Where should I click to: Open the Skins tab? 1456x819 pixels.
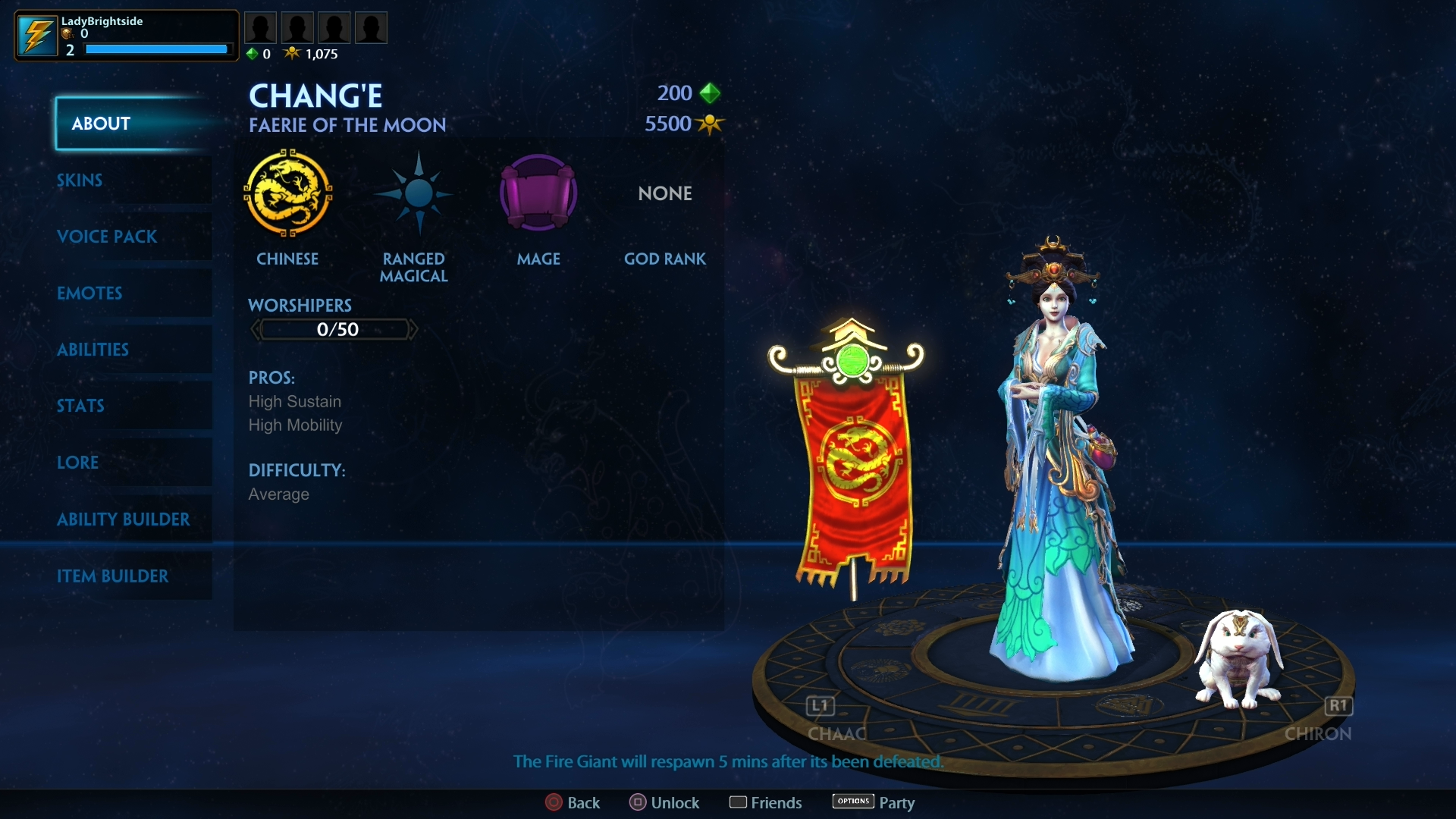[x=80, y=180]
